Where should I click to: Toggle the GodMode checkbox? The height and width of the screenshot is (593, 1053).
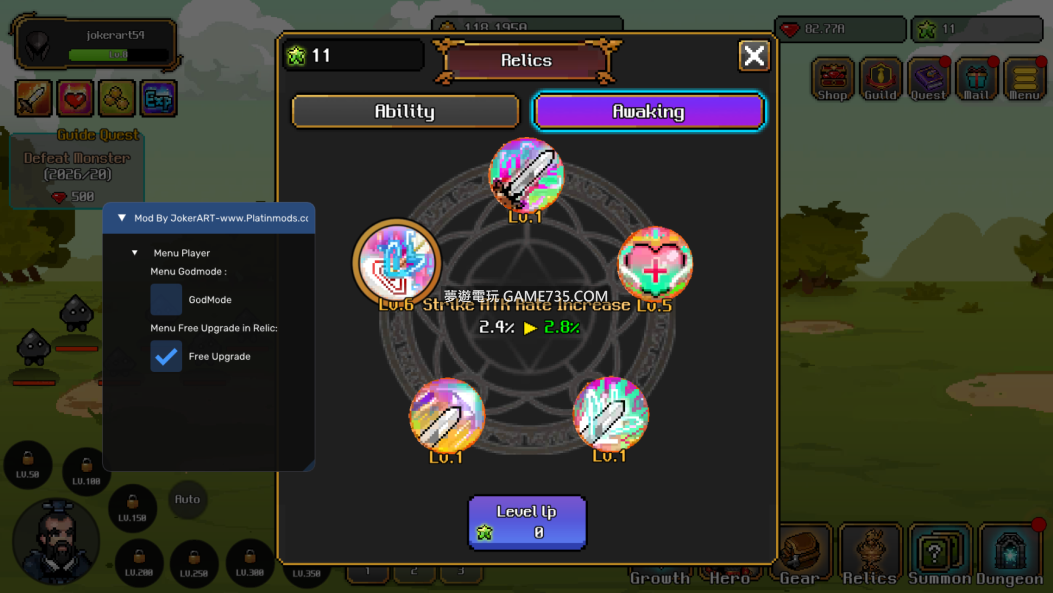point(166,299)
